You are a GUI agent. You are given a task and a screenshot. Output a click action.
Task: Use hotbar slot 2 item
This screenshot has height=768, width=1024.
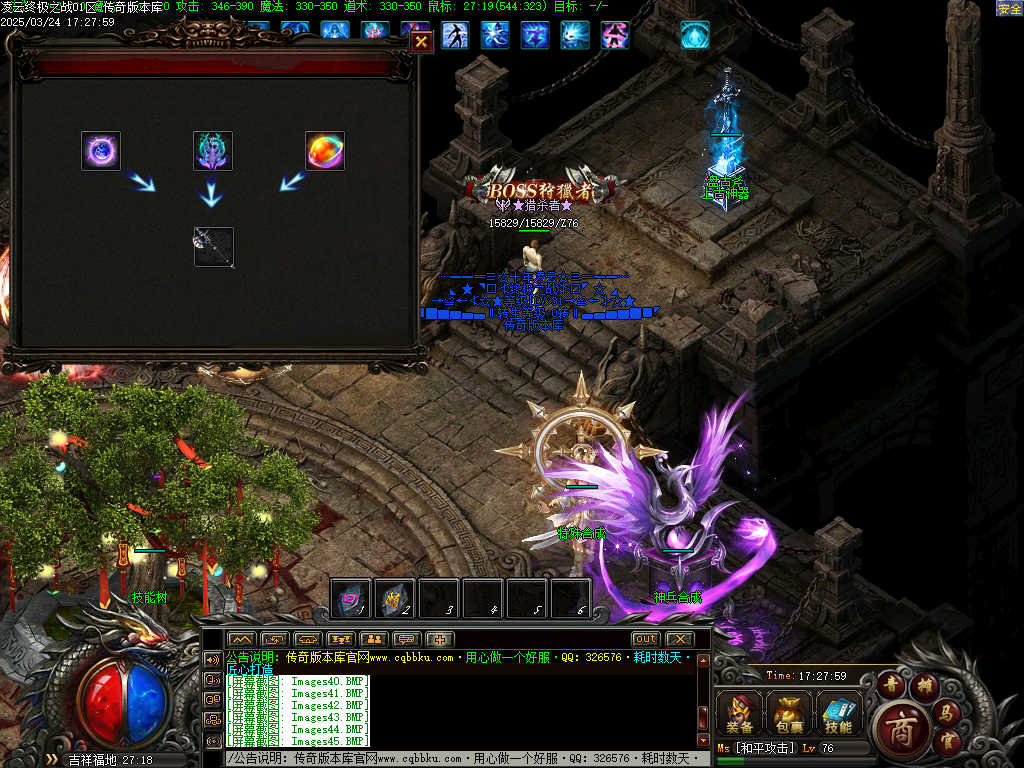click(395, 598)
